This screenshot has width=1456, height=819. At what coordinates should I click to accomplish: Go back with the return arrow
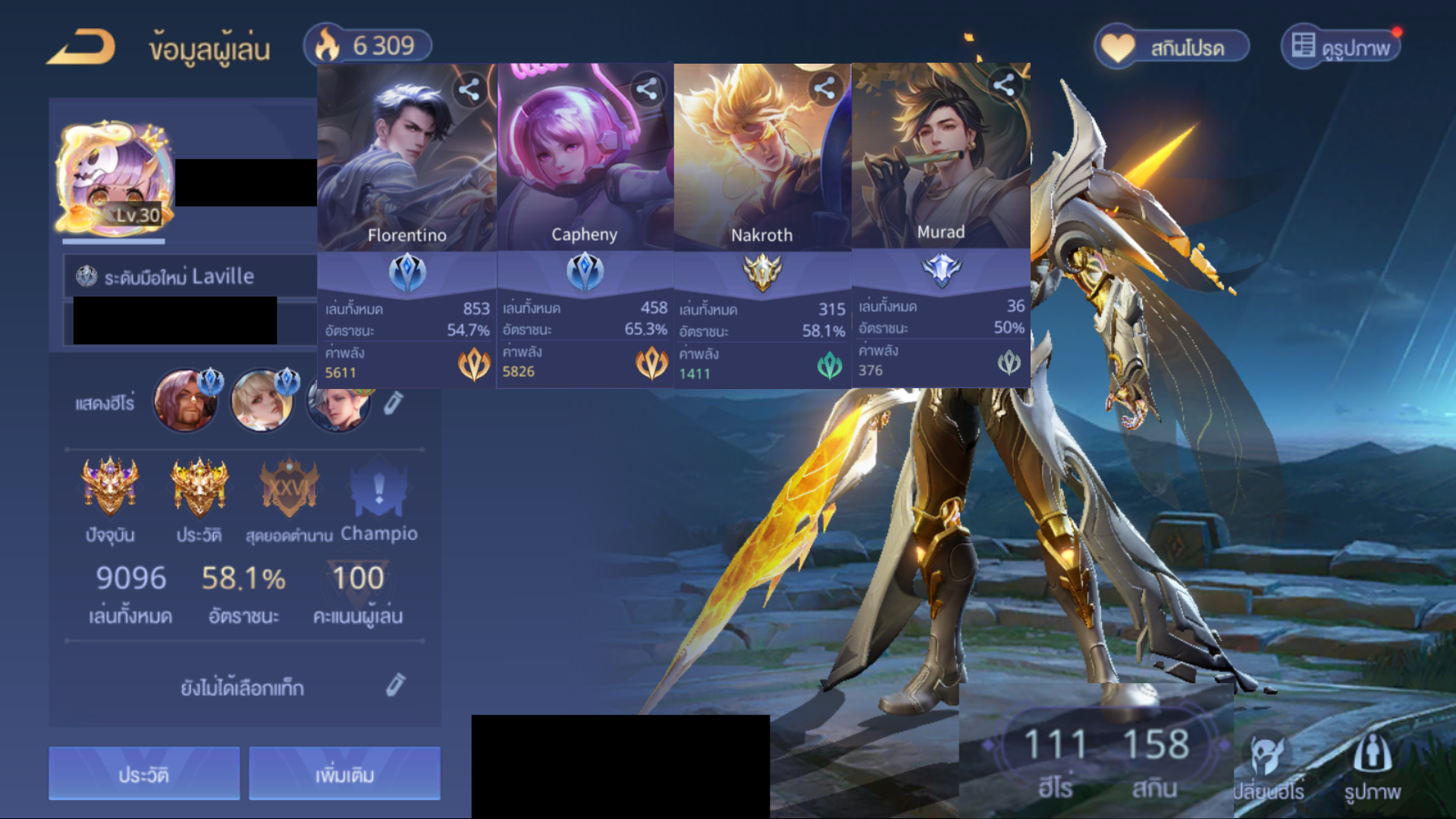tap(82, 47)
